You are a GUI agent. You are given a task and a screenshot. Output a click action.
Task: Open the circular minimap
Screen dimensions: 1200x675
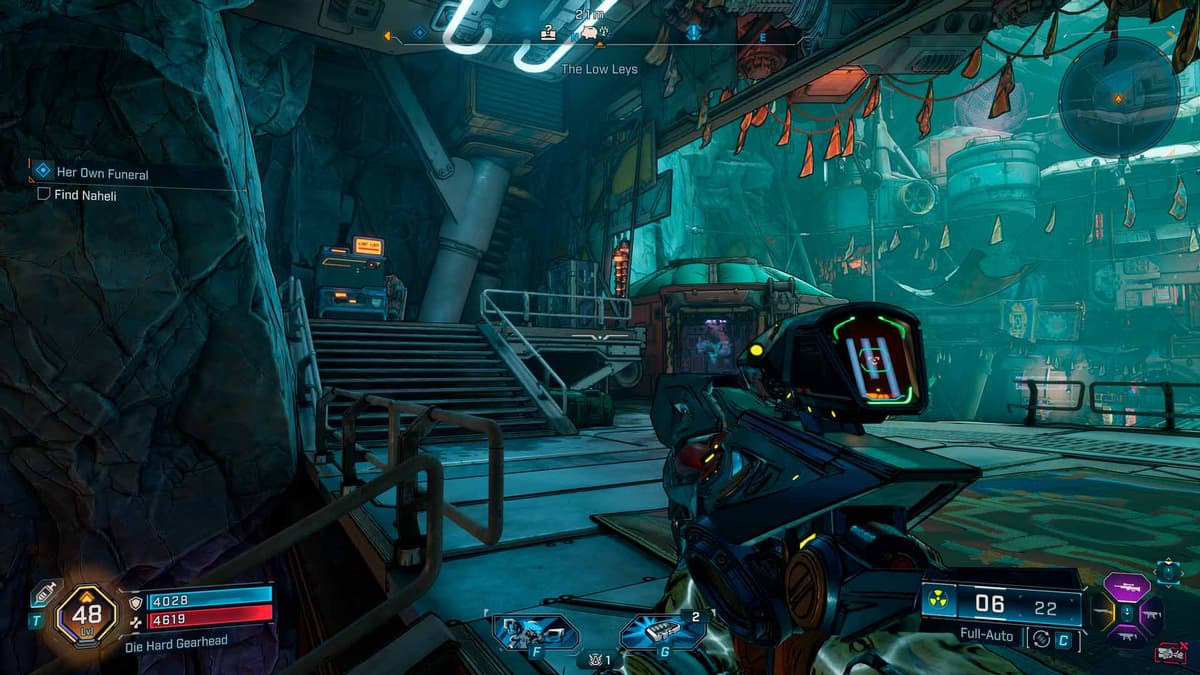point(1118,97)
